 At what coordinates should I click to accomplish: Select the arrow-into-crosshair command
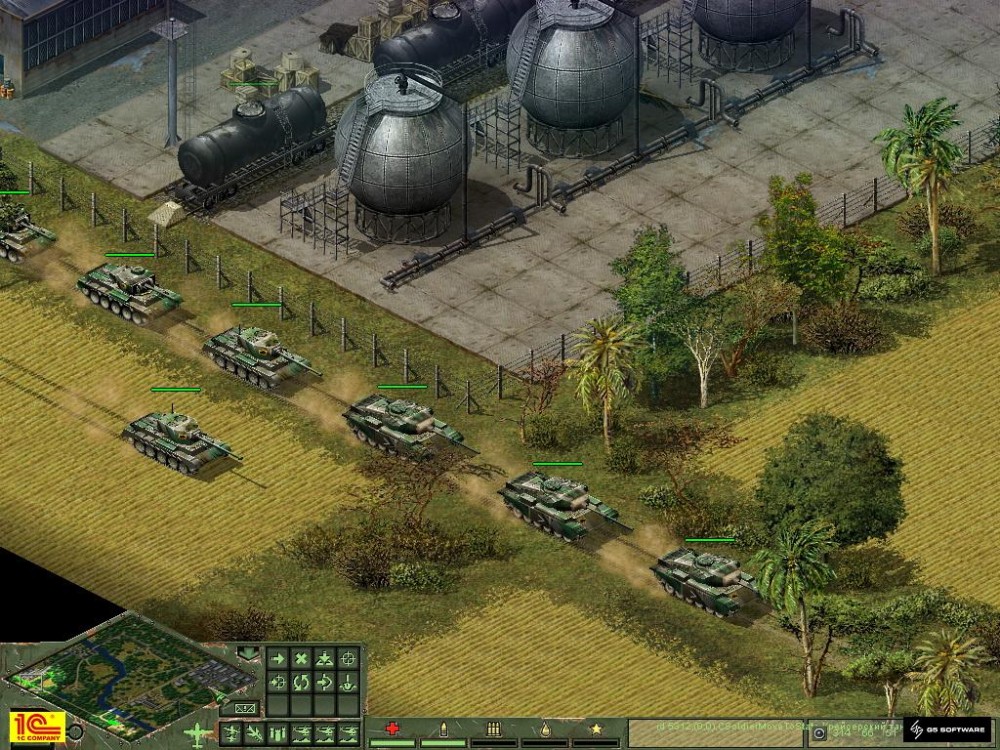[277, 682]
